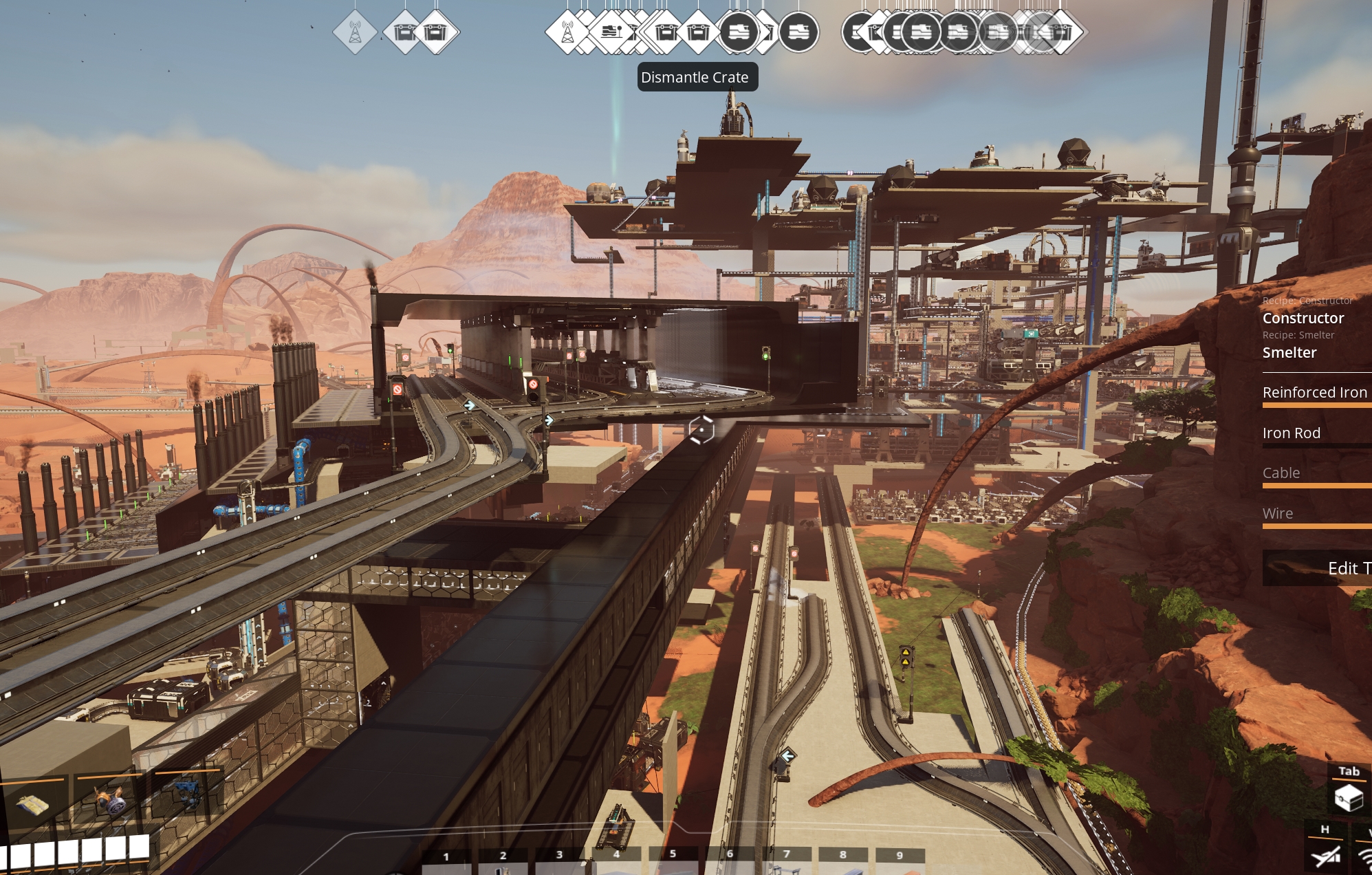Click the train station compass marker

coord(611,32)
